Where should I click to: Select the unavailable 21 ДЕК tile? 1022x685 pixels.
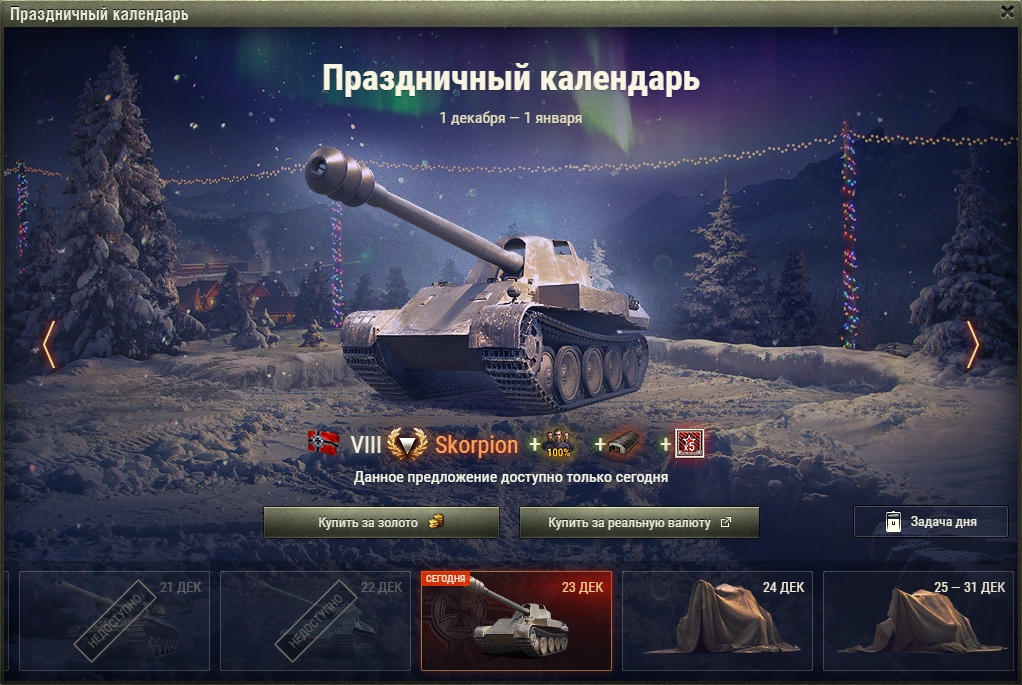pyautogui.click(x=114, y=620)
